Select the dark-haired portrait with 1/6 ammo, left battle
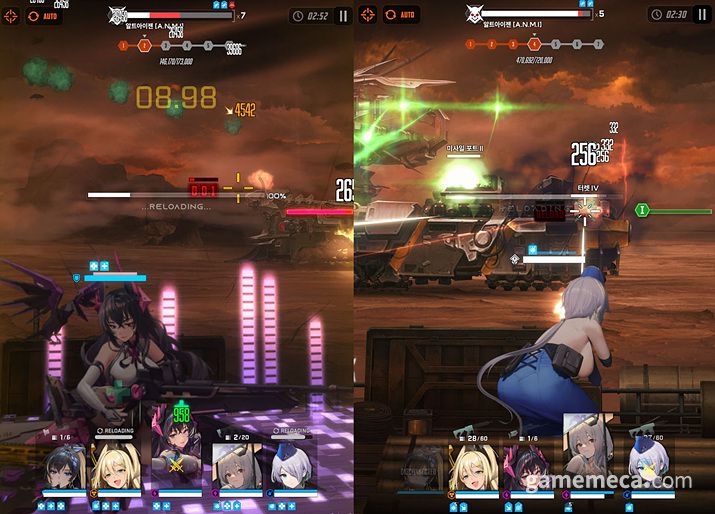 [62, 466]
